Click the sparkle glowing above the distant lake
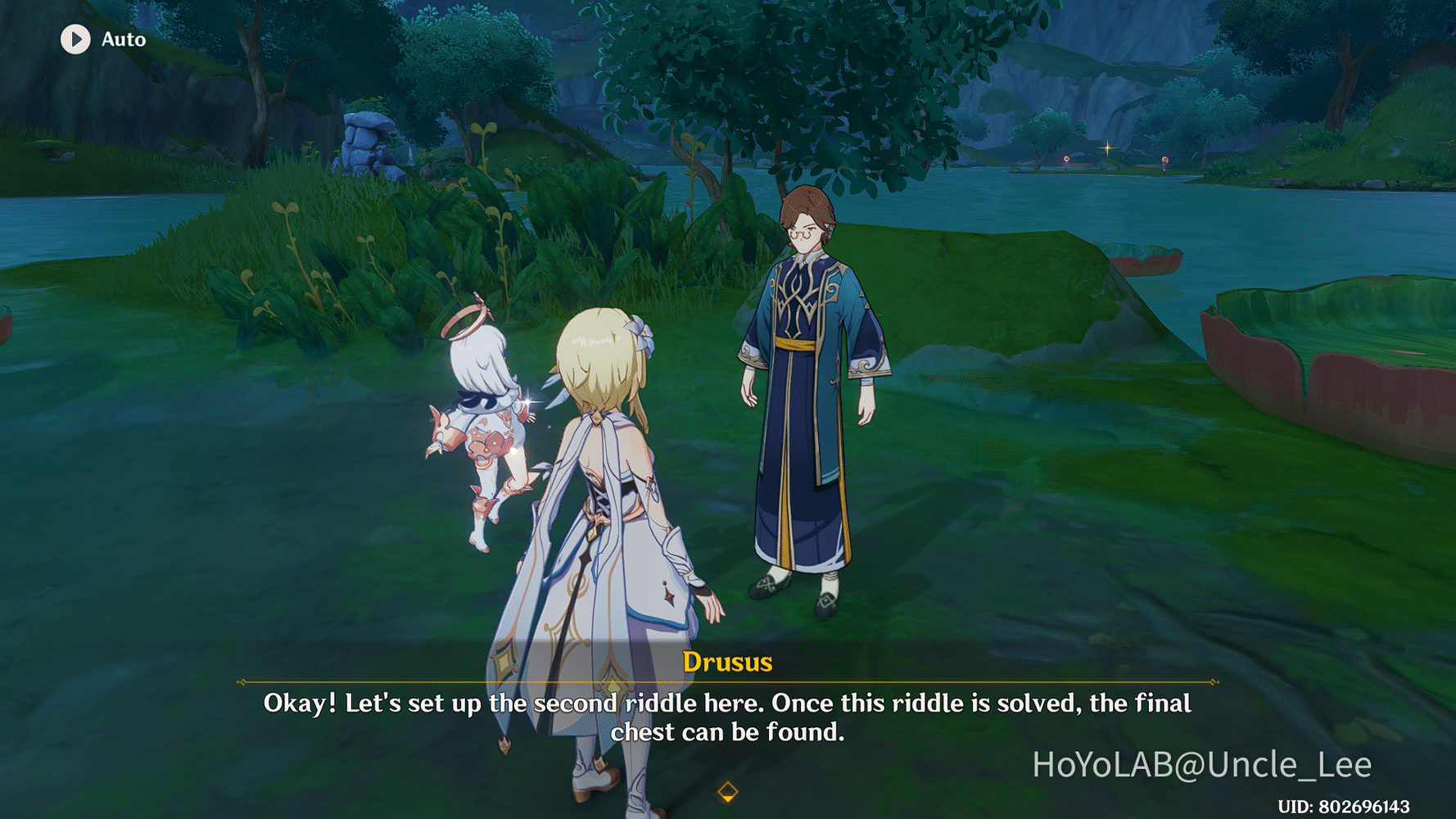Viewport: 1456px width, 819px height. click(1107, 148)
